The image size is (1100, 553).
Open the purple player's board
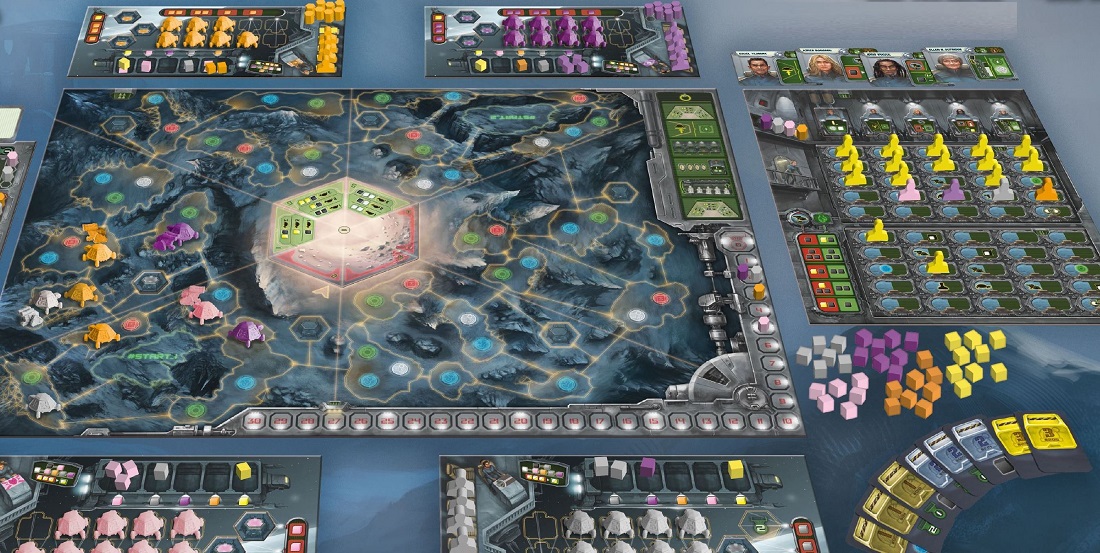(554, 41)
